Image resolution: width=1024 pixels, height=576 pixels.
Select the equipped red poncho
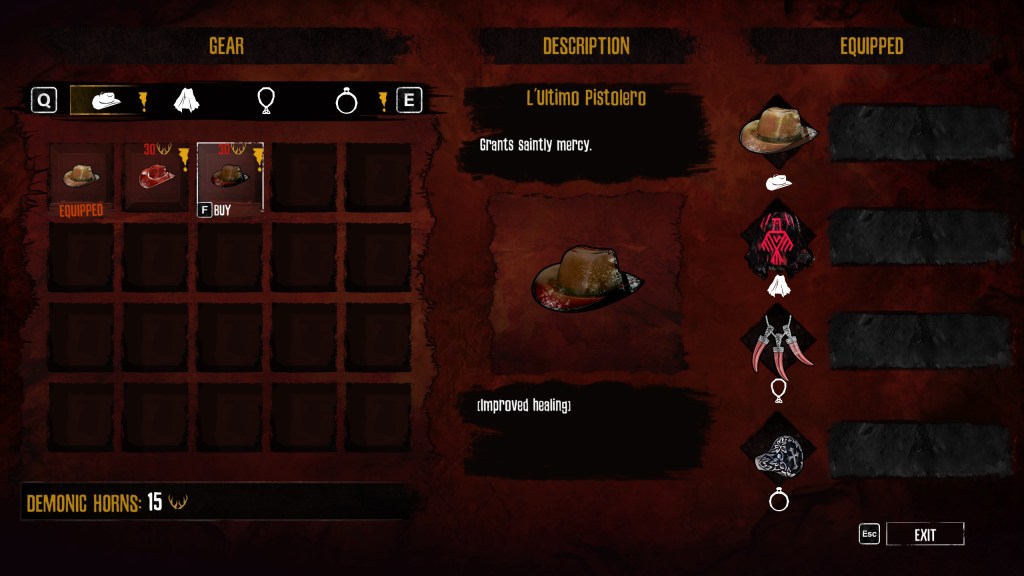[778, 240]
